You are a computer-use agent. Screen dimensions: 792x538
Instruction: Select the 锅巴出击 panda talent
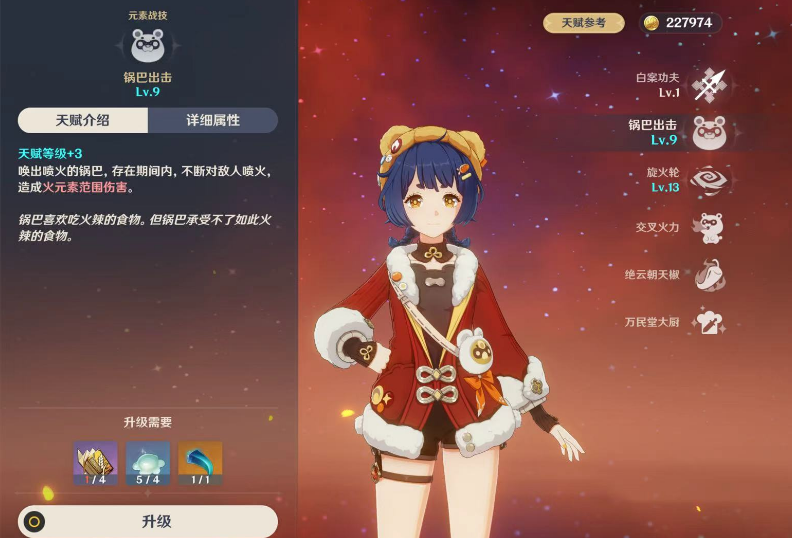coord(709,132)
